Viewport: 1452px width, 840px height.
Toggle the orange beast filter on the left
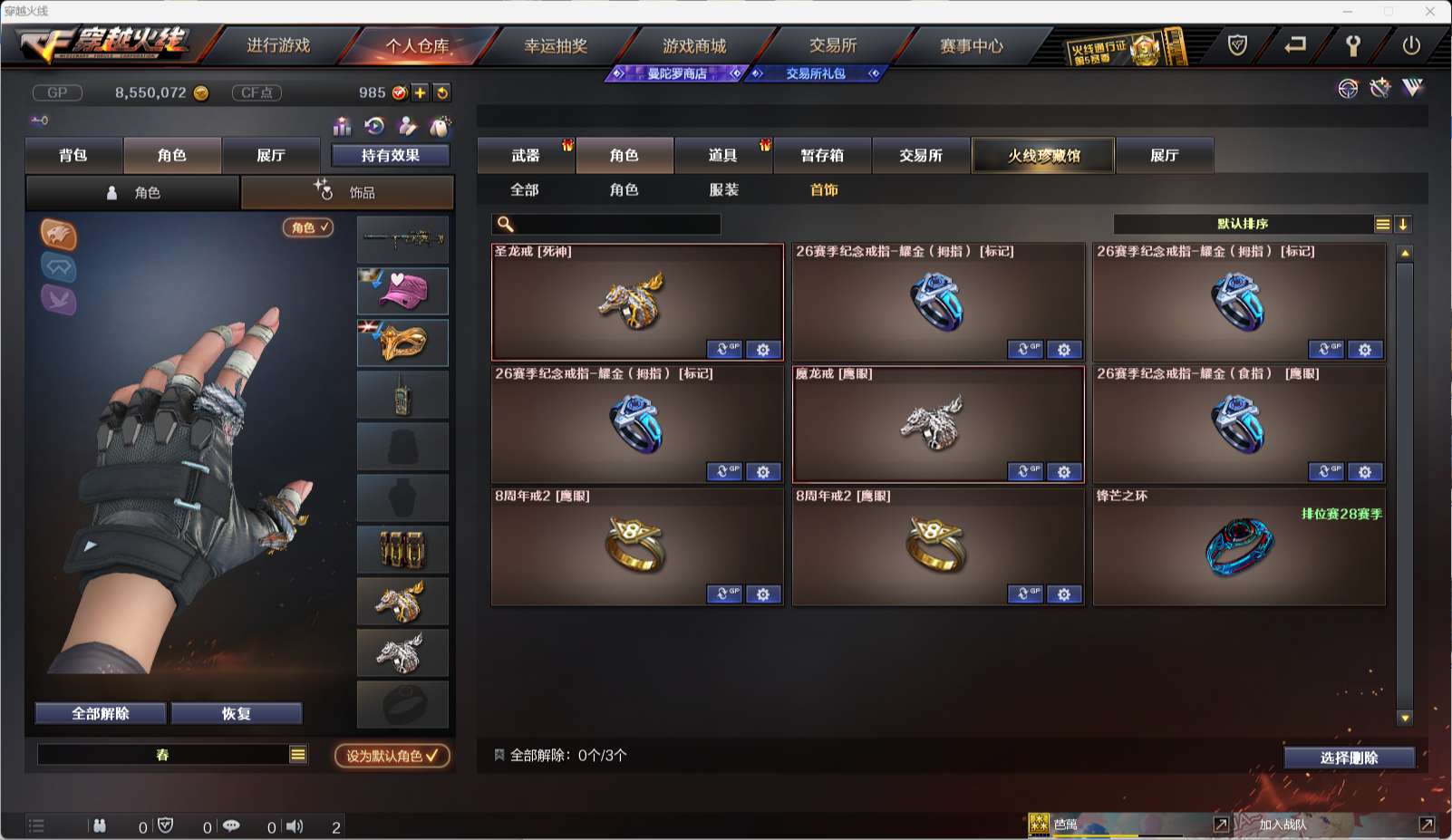point(58,237)
